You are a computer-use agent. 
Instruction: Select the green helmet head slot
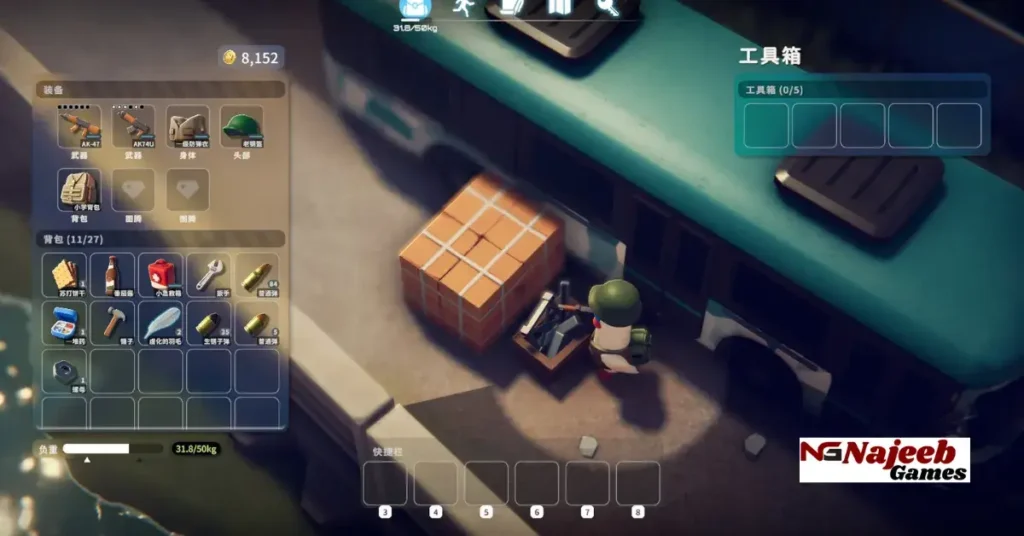241,127
